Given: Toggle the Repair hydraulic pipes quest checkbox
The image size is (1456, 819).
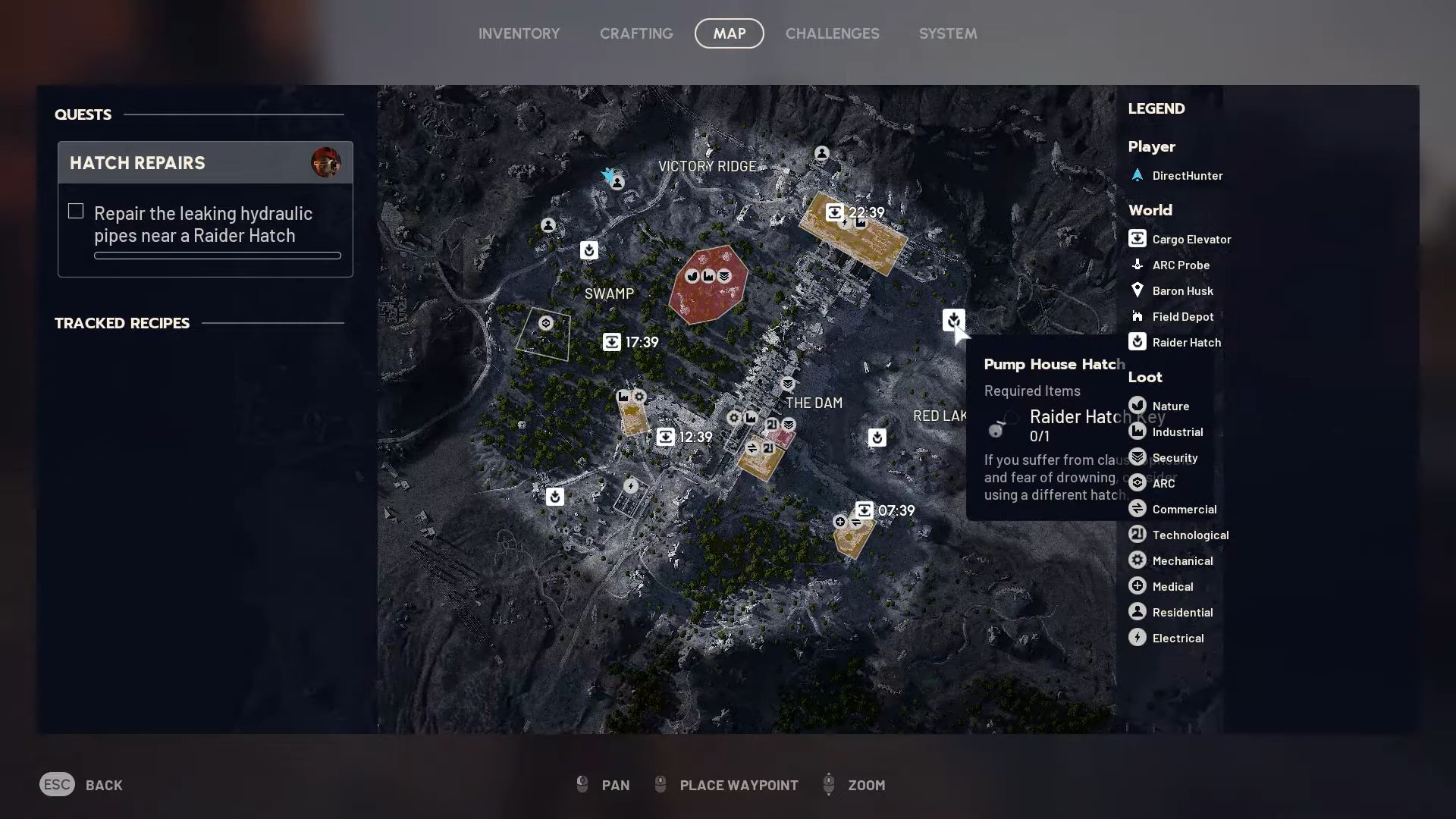Looking at the screenshot, I should tap(76, 211).
